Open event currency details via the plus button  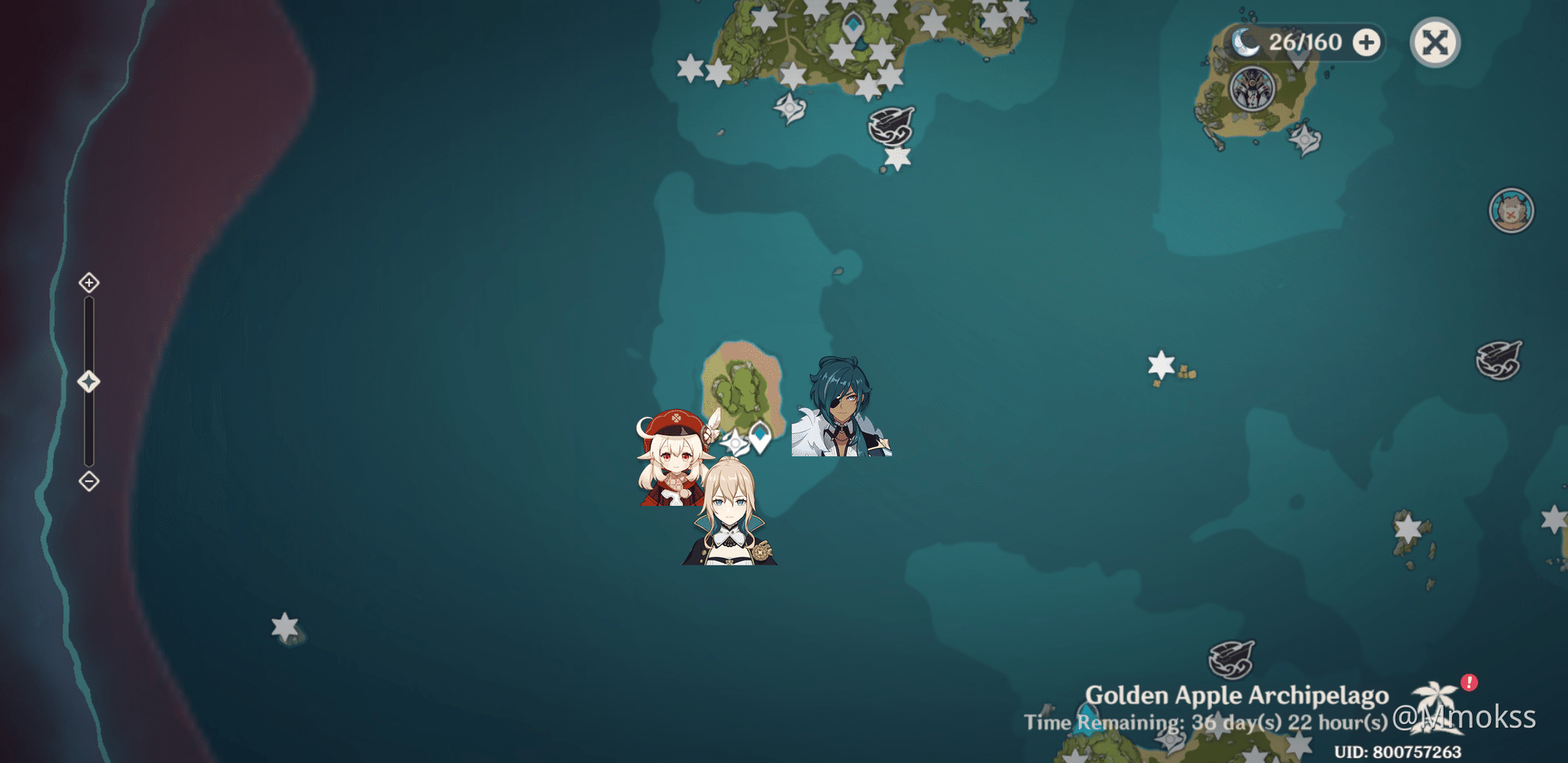[1366, 43]
